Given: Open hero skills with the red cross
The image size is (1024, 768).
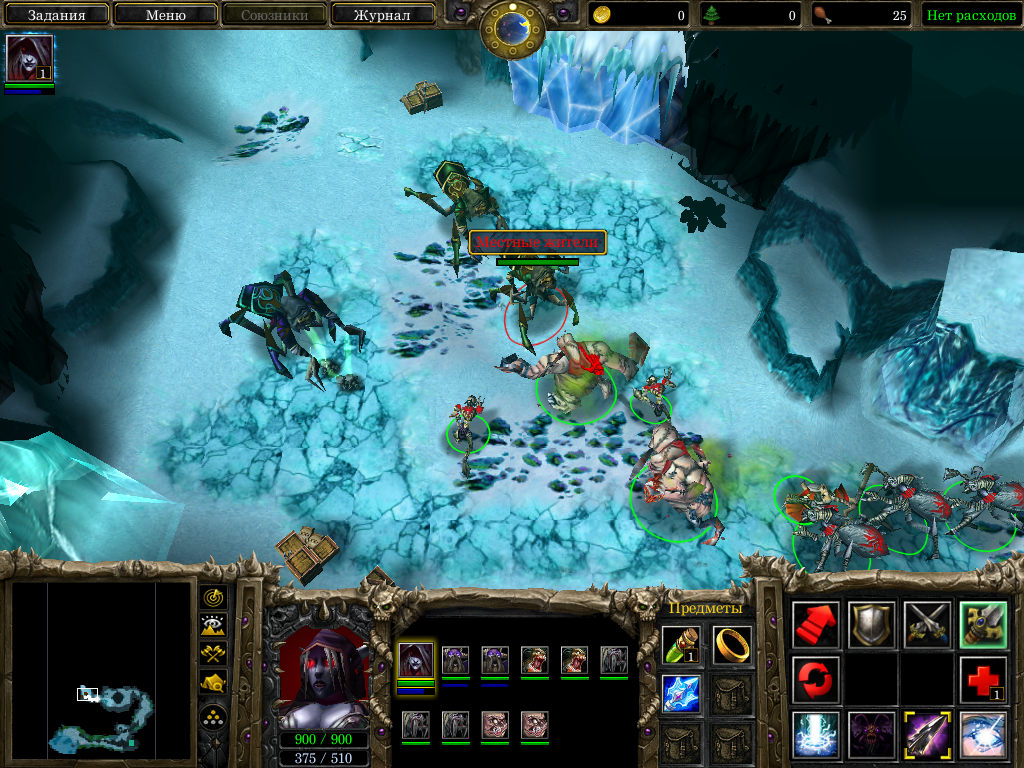Looking at the screenshot, I should tap(983, 680).
